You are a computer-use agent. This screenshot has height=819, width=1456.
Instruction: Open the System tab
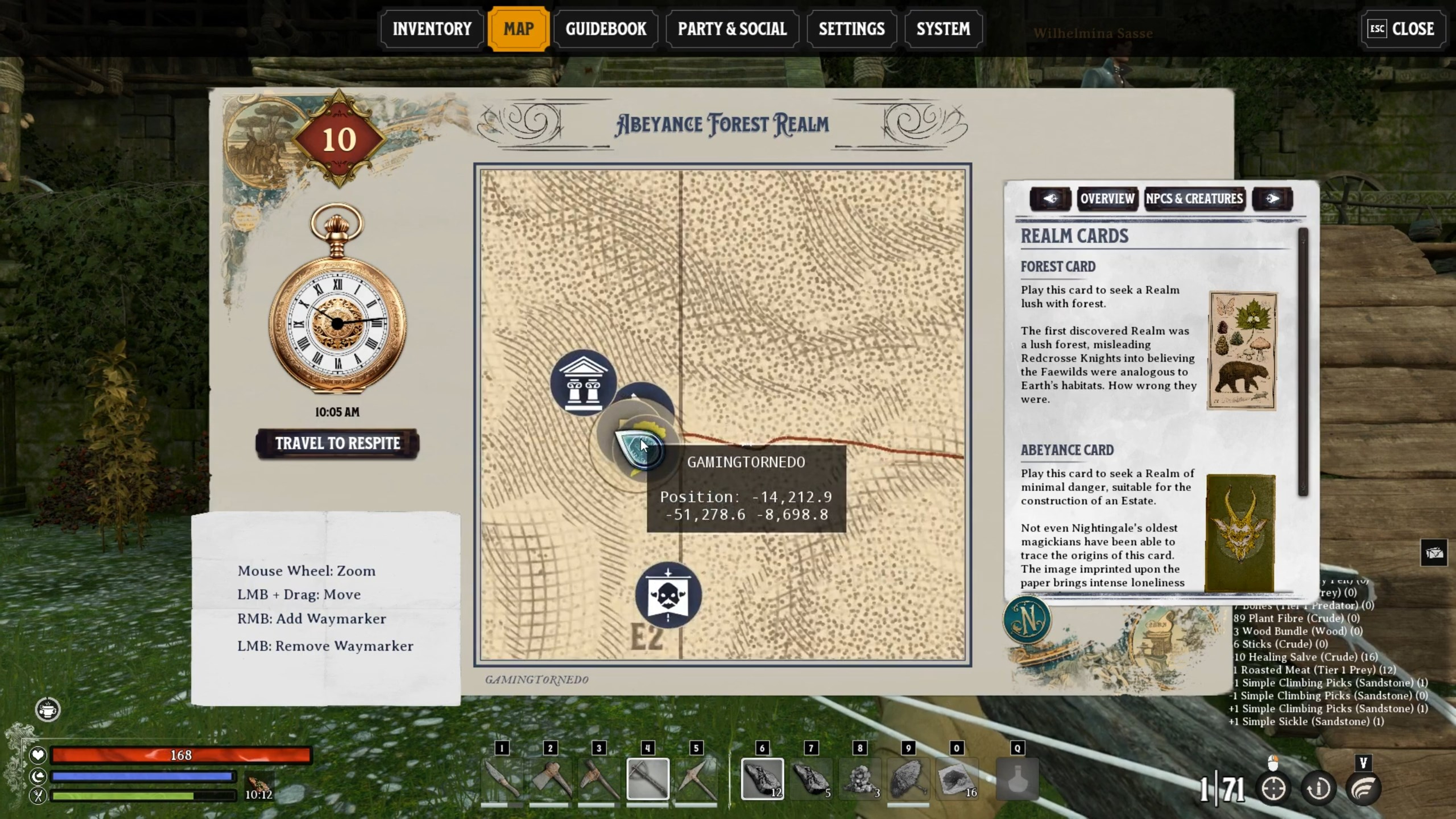click(943, 29)
